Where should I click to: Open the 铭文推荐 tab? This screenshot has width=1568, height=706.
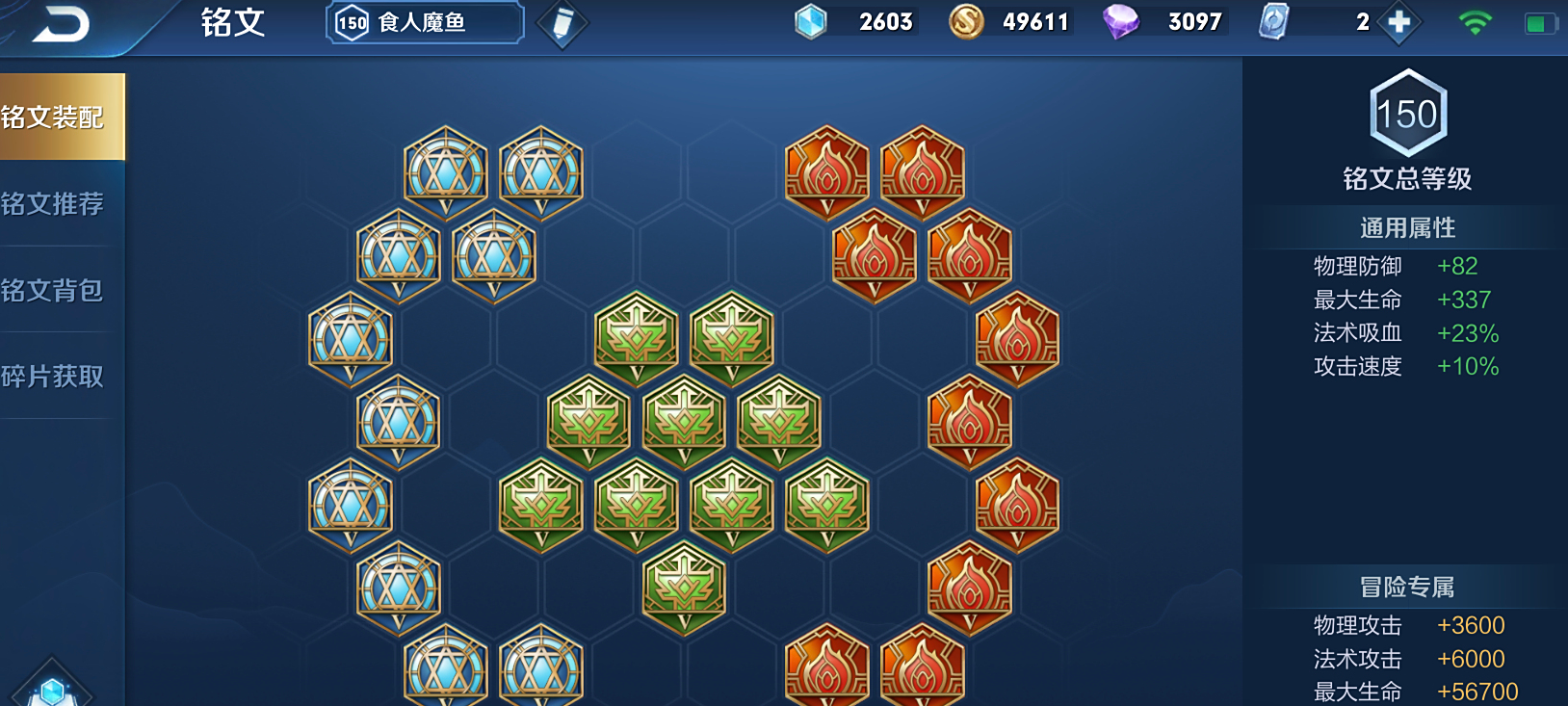click(x=56, y=204)
